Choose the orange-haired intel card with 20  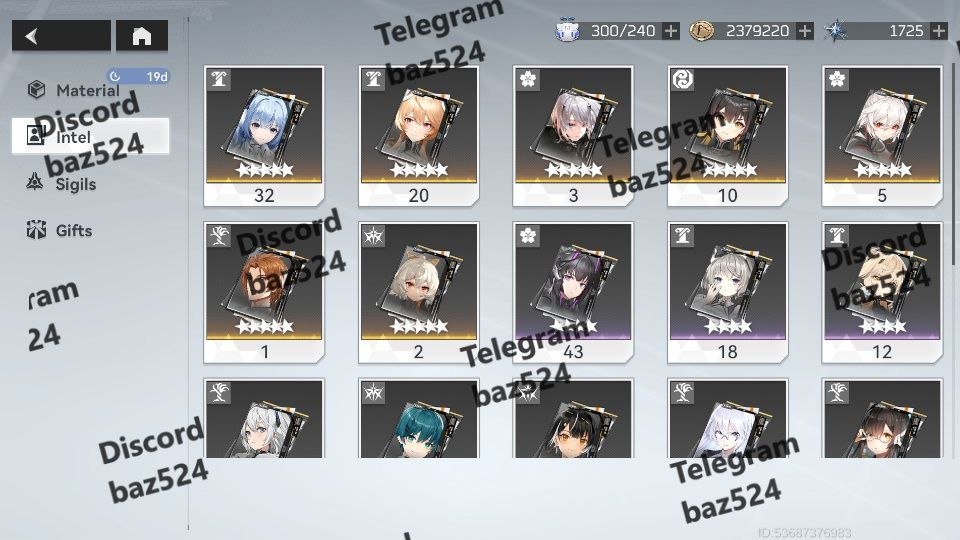(418, 135)
